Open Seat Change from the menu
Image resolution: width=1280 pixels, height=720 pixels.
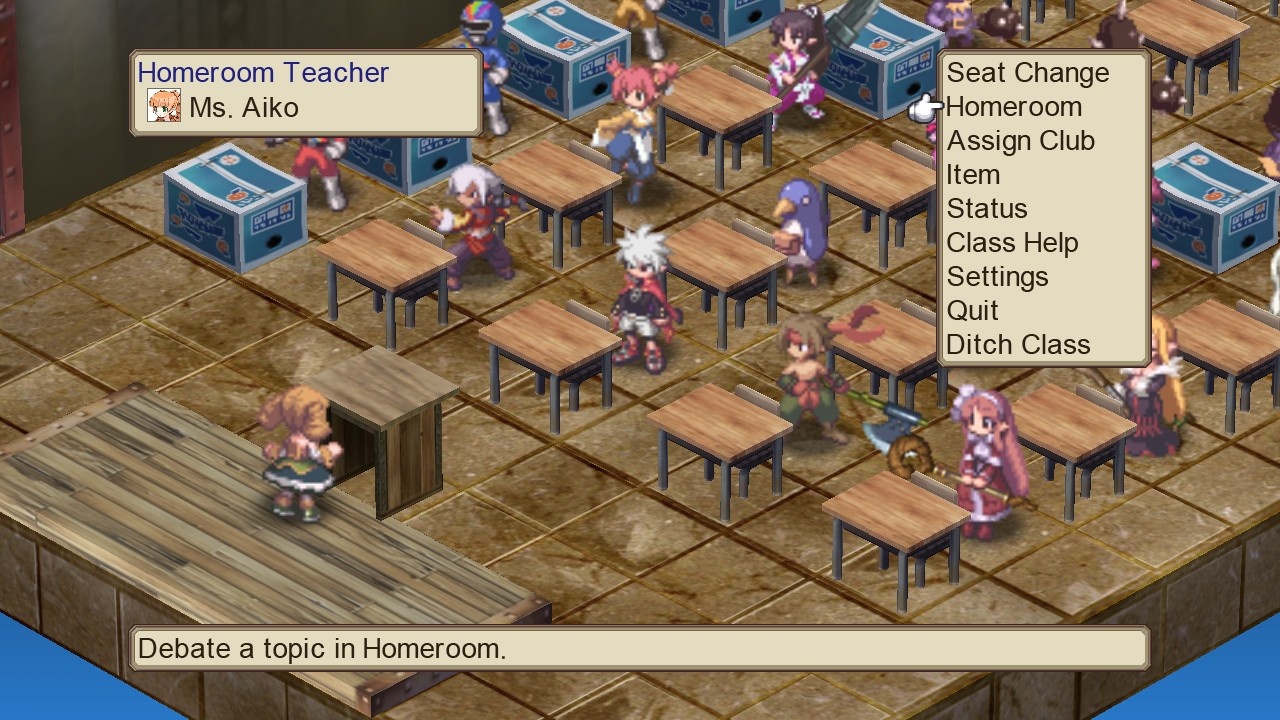[1028, 72]
